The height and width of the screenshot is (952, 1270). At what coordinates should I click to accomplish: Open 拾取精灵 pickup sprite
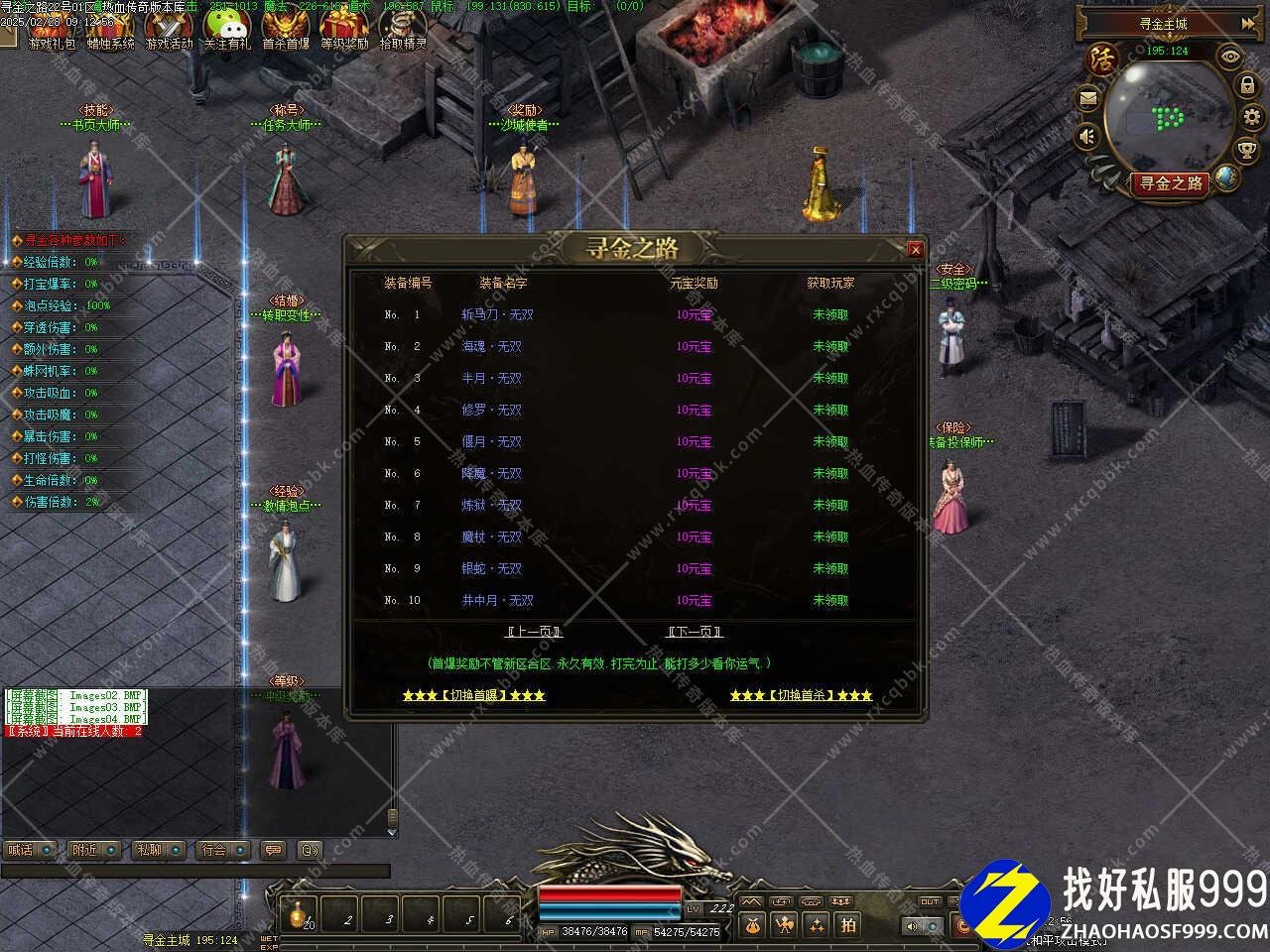click(x=403, y=28)
